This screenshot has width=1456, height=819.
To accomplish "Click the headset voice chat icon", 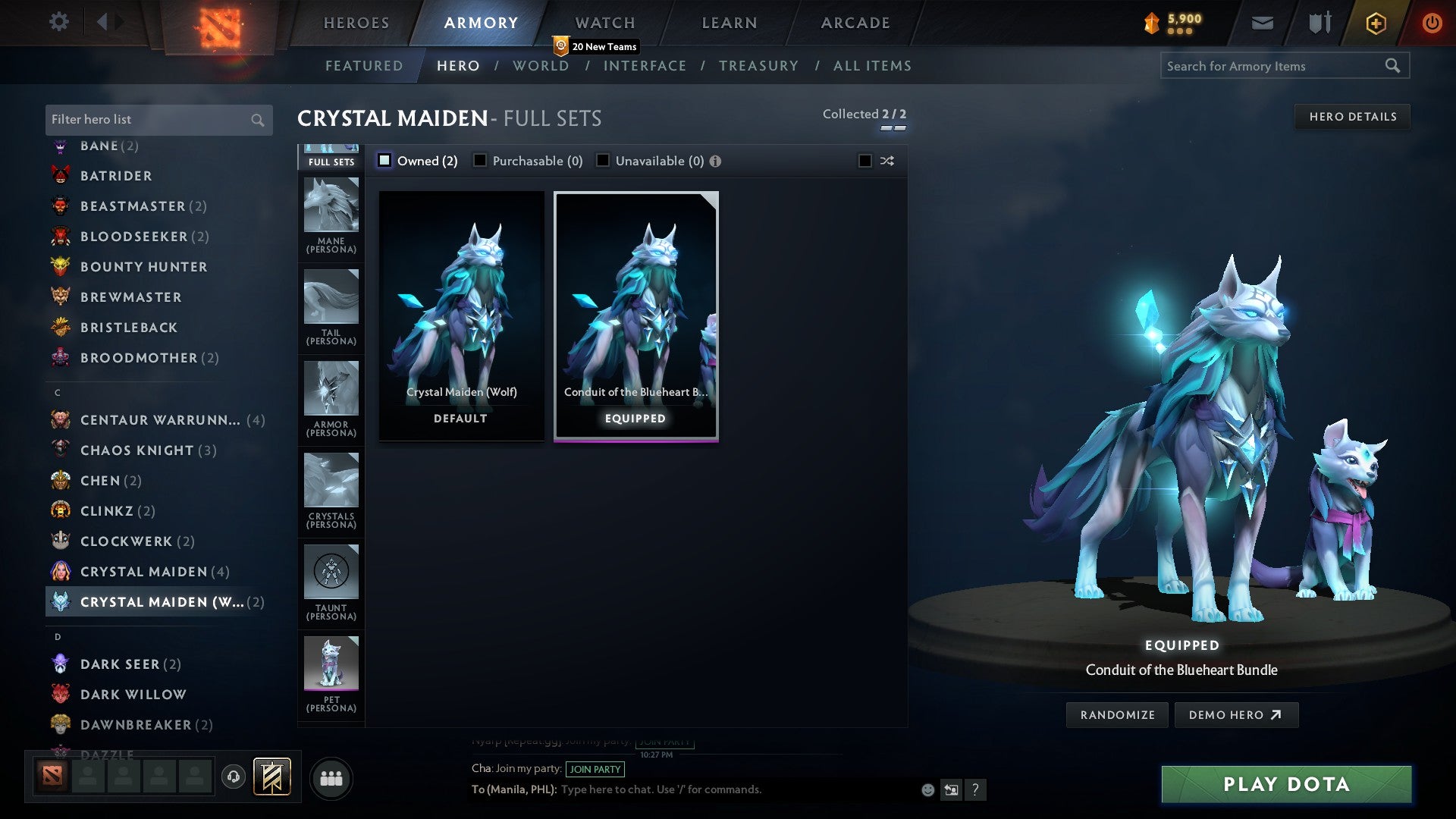I will pos(234,777).
